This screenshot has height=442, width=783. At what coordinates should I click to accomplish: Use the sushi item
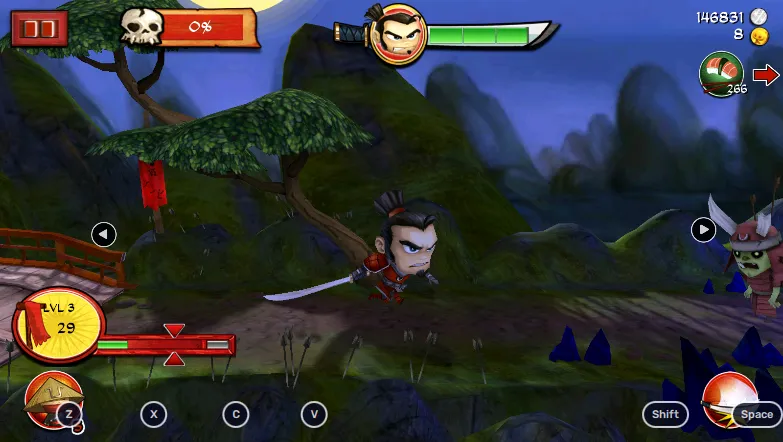[721, 74]
